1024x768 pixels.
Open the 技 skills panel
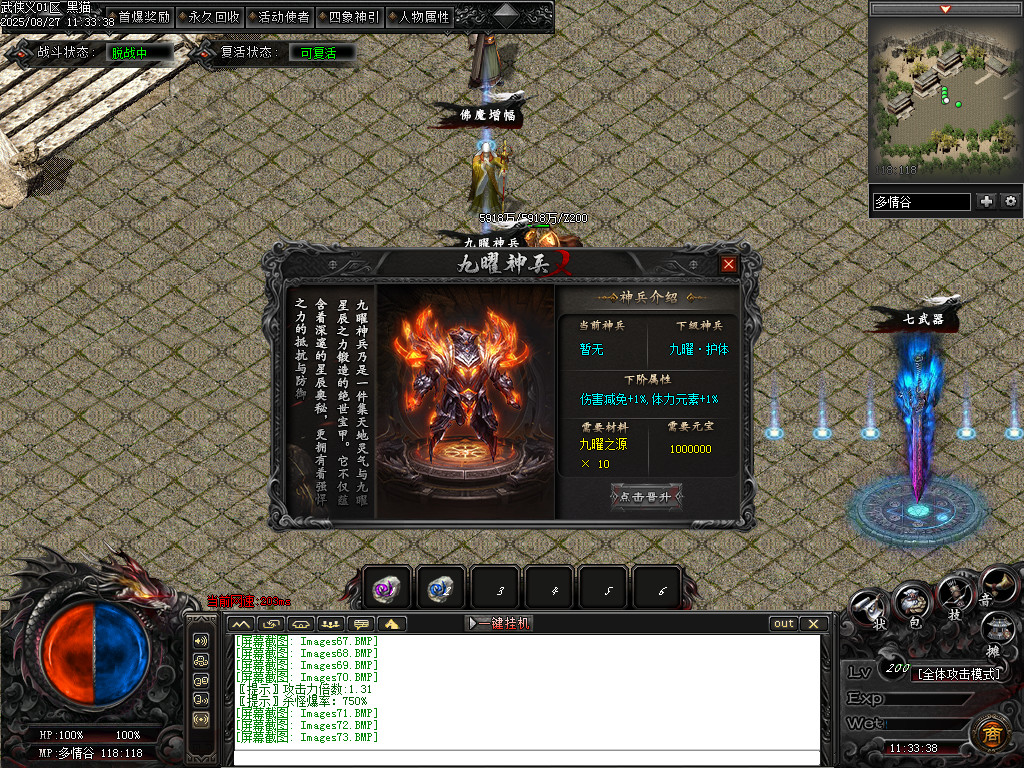[955, 596]
